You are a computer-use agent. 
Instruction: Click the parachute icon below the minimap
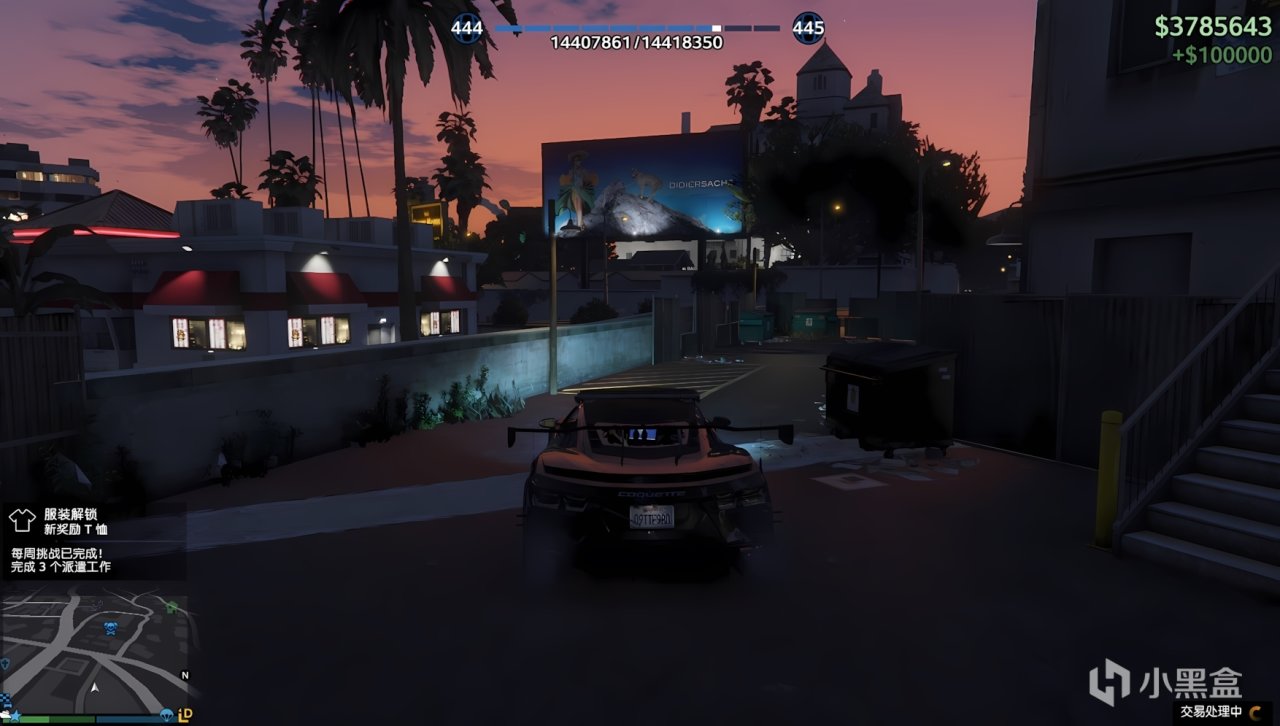click(166, 713)
